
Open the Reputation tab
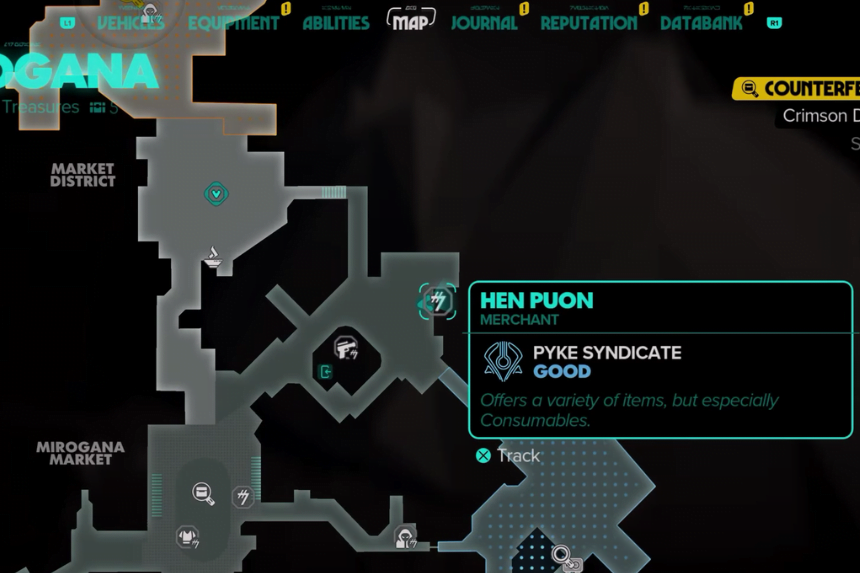[x=588, y=23]
